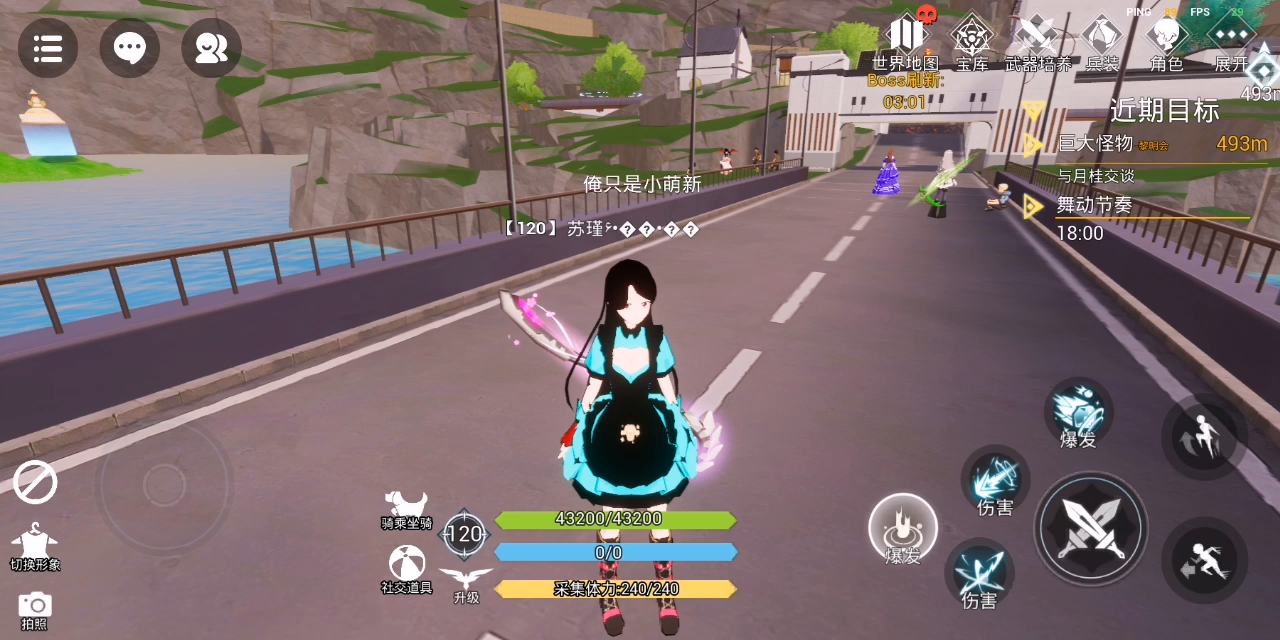1280x640 pixels.
Task: Tap the crossed swords attack button
Action: click(1090, 526)
